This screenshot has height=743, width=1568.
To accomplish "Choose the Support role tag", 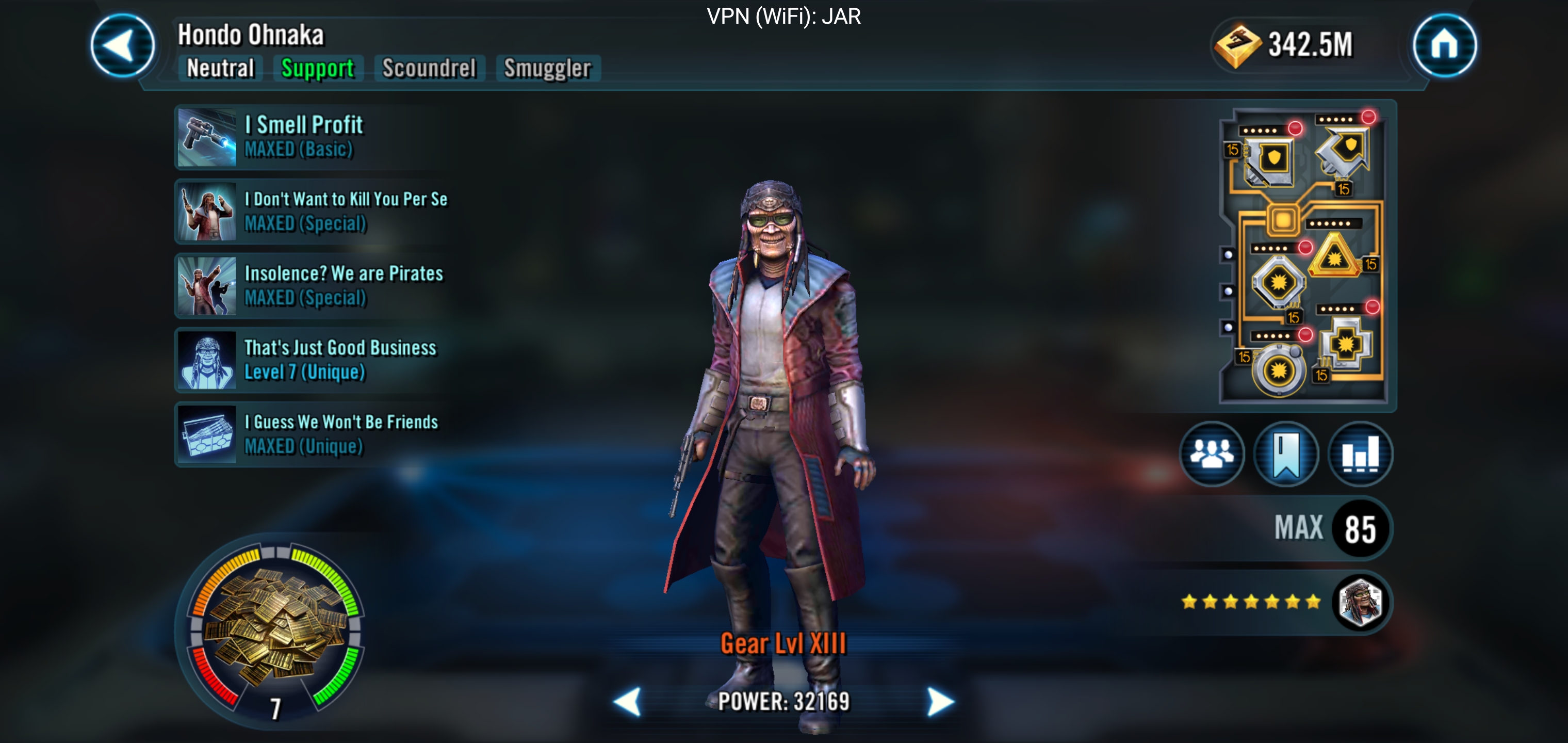I will point(317,68).
